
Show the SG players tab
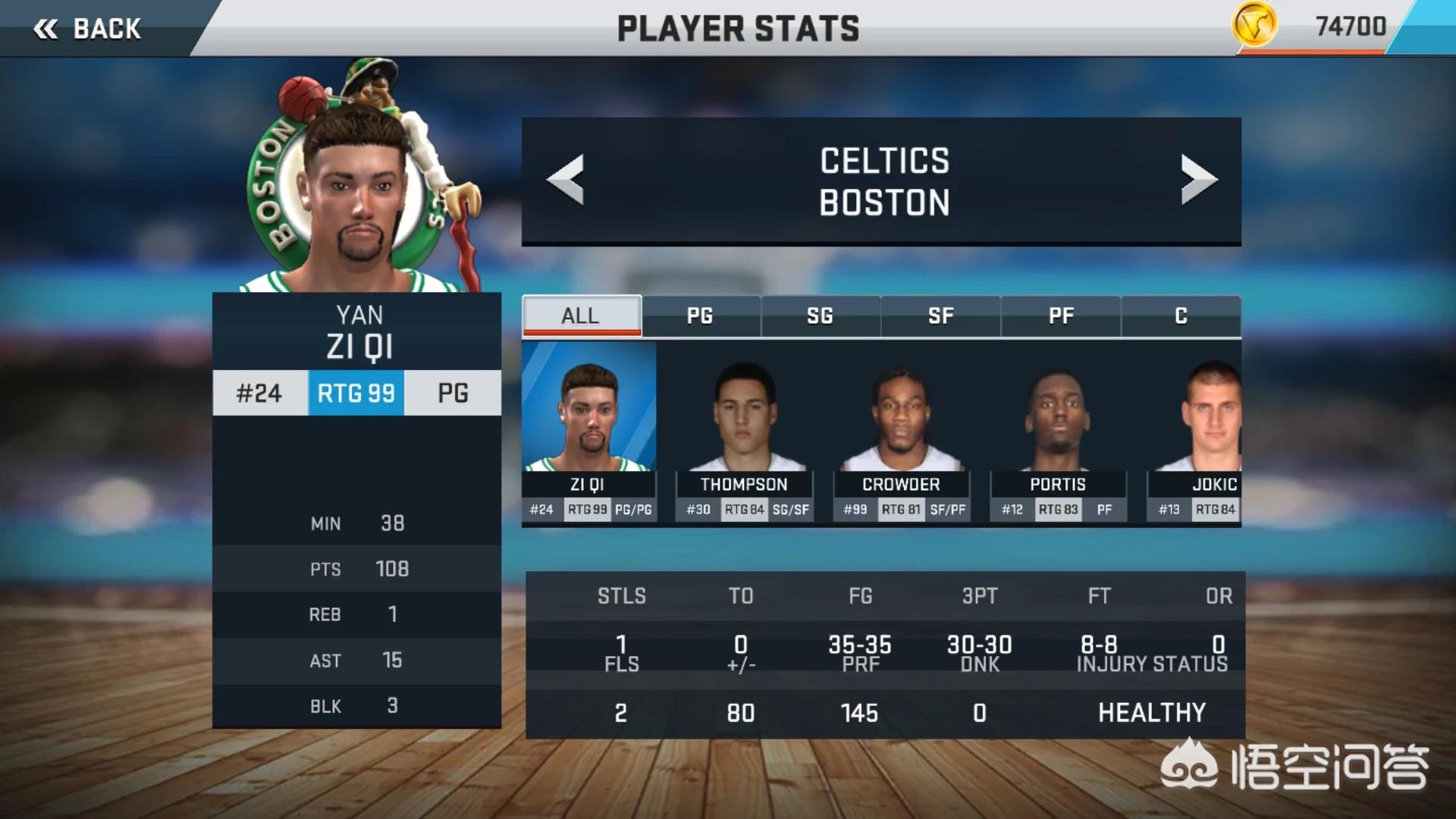point(821,315)
